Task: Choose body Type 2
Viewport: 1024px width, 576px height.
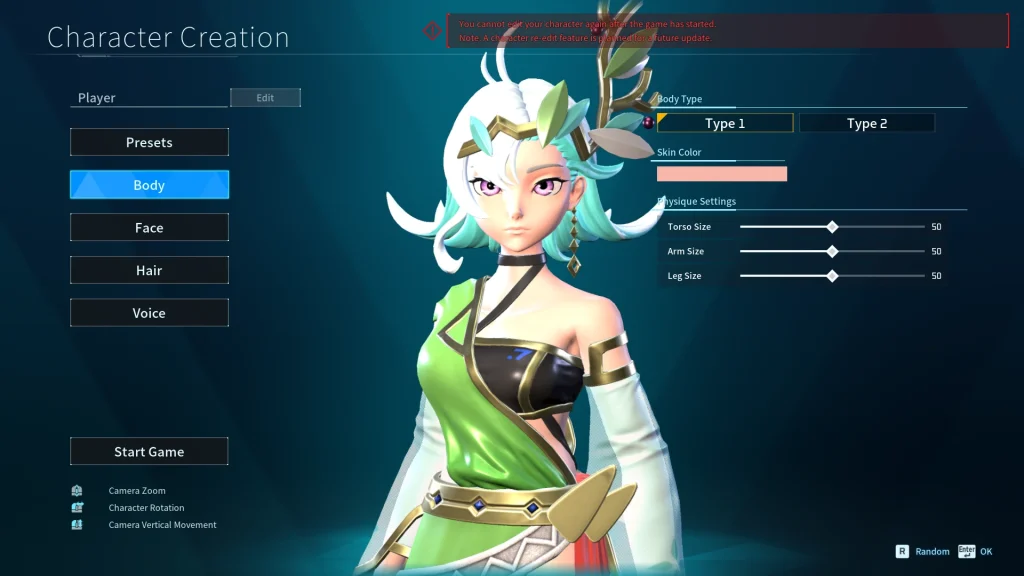Action: pos(867,123)
